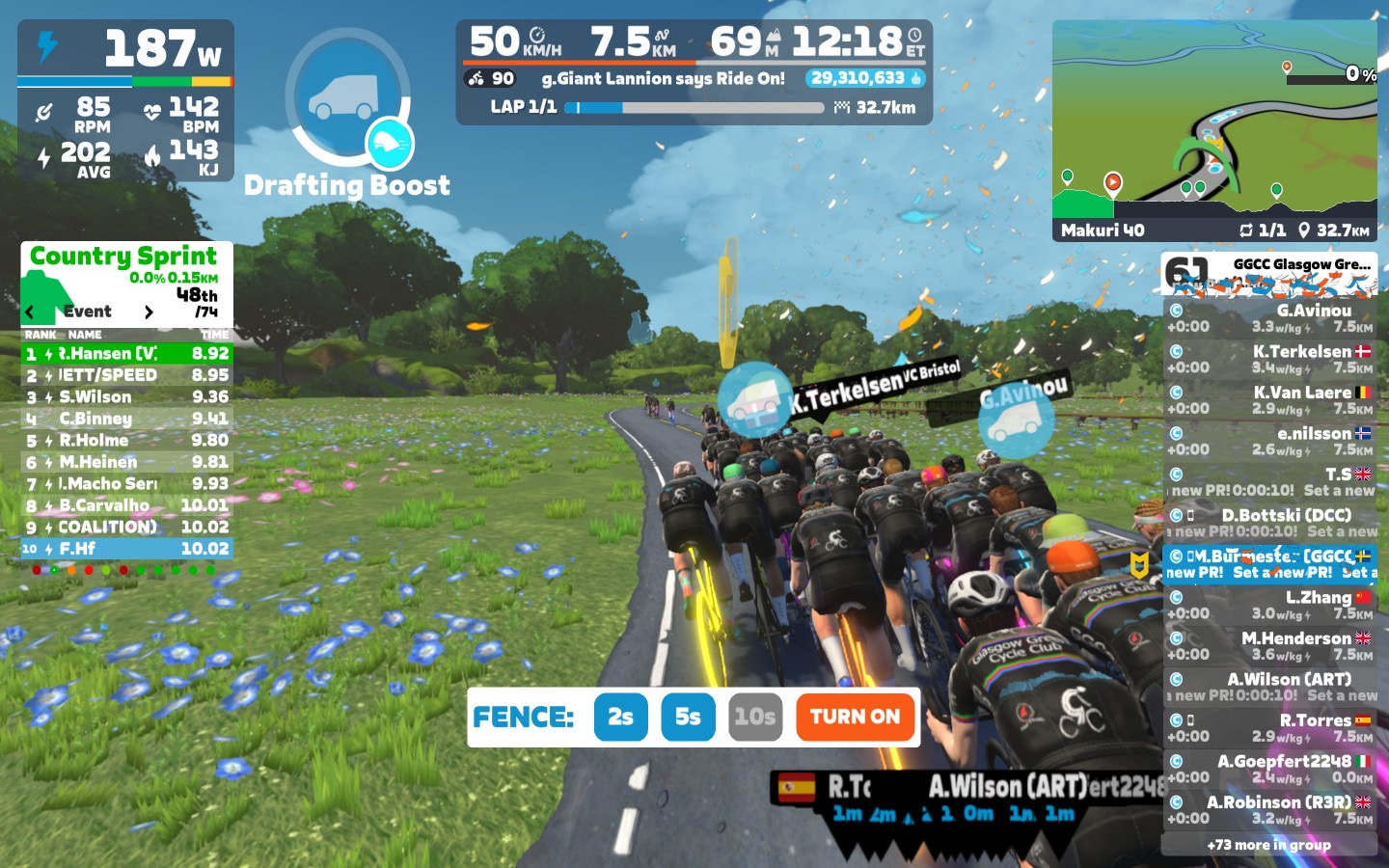Click the orange TURN ON button

855,717
